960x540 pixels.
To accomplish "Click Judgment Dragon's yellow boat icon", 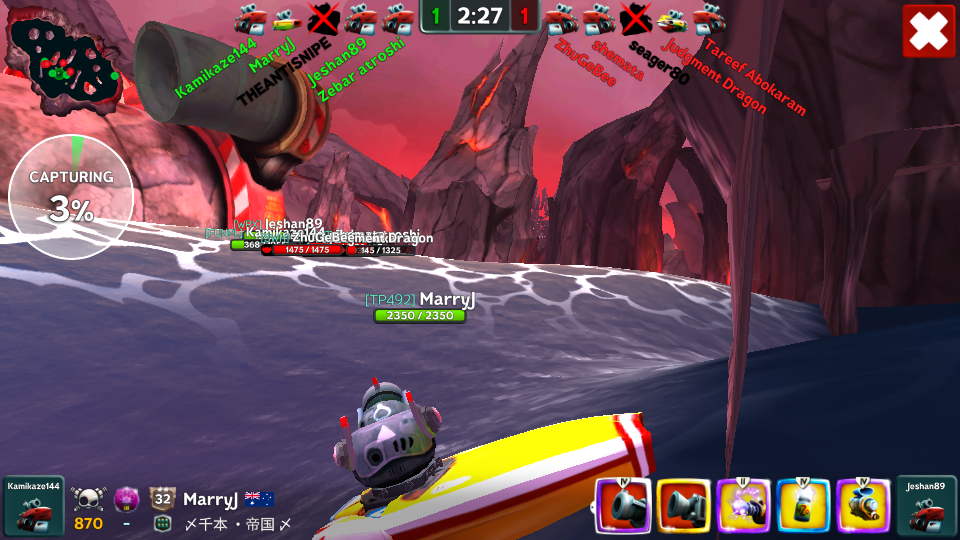I will [673, 19].
